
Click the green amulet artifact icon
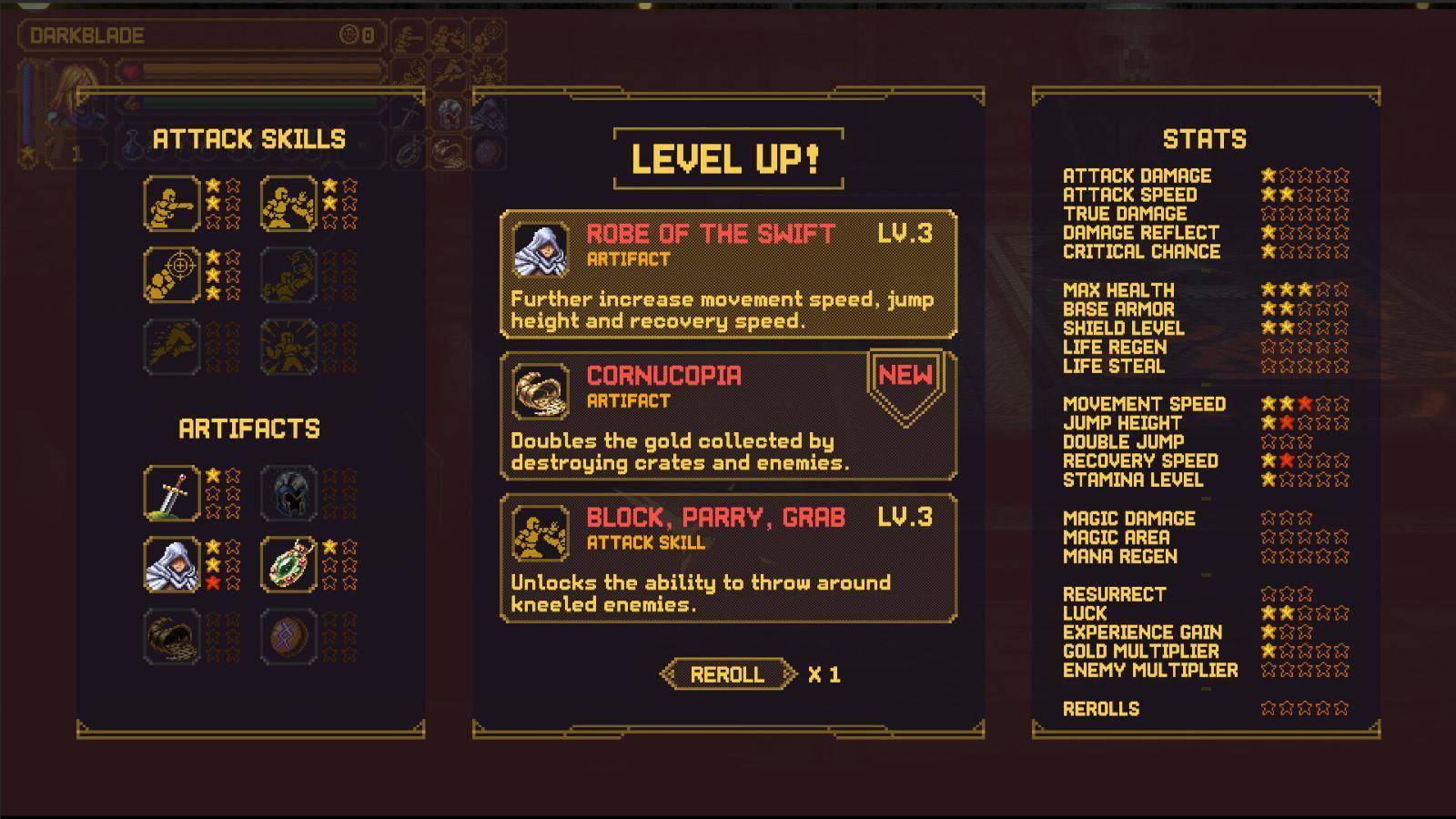(x=289, y=564)
